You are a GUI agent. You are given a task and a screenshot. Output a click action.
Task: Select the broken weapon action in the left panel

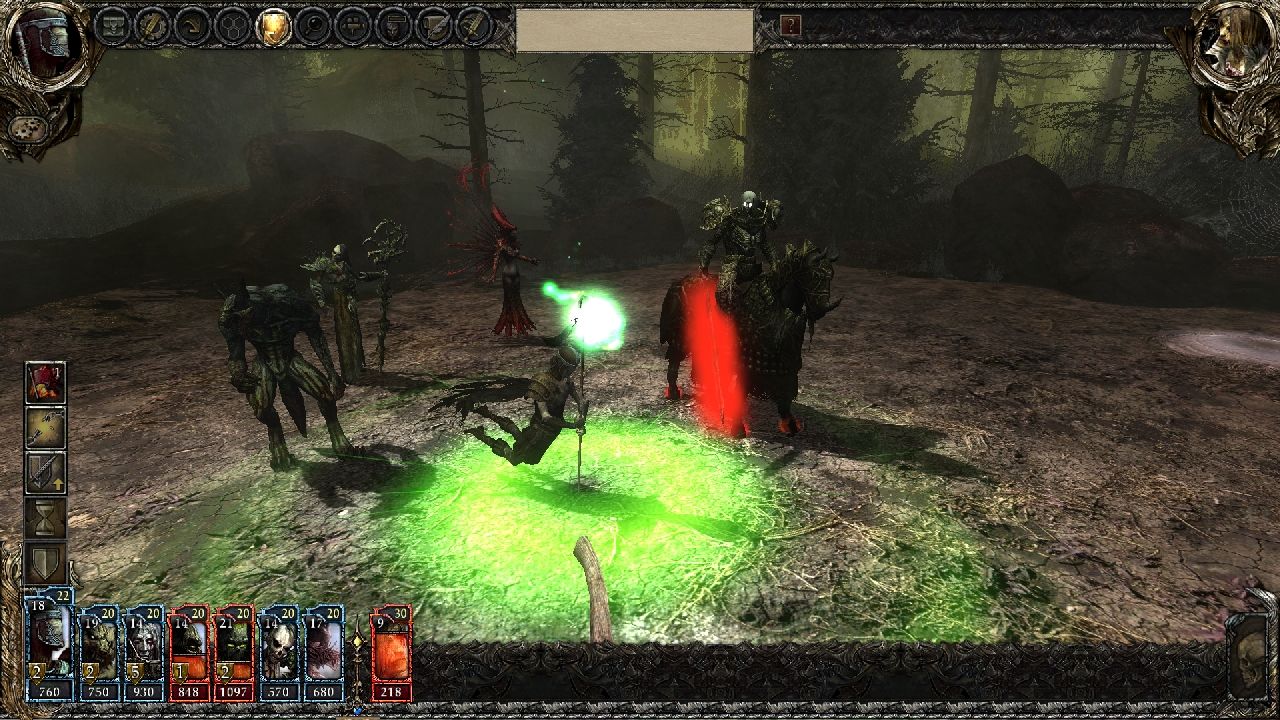pyautogui.click(x=46, y=427)
